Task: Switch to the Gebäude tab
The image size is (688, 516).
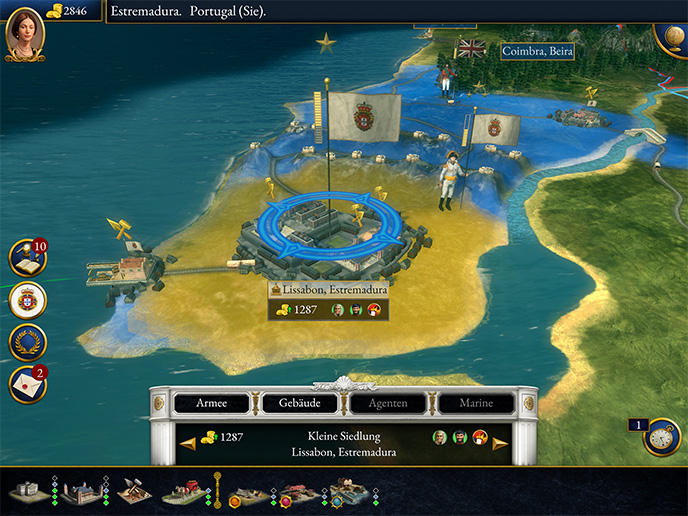Action: pos(300,404)
